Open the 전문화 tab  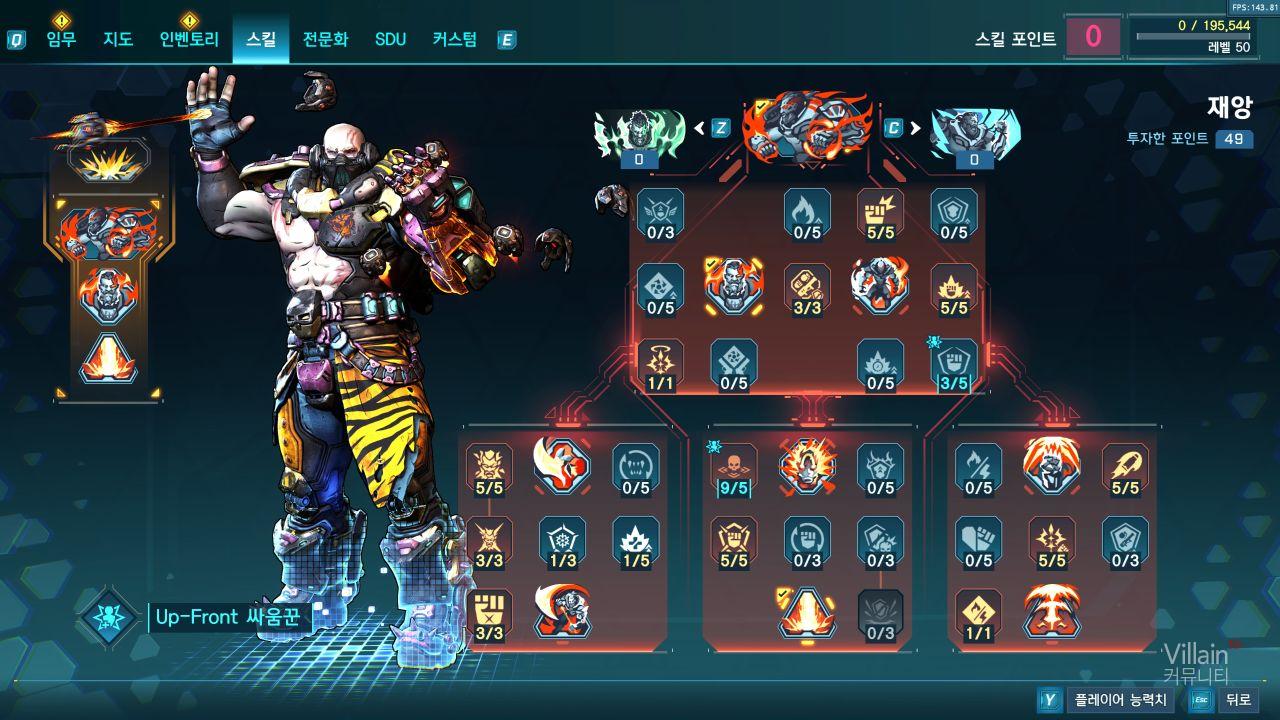[325, 40]
